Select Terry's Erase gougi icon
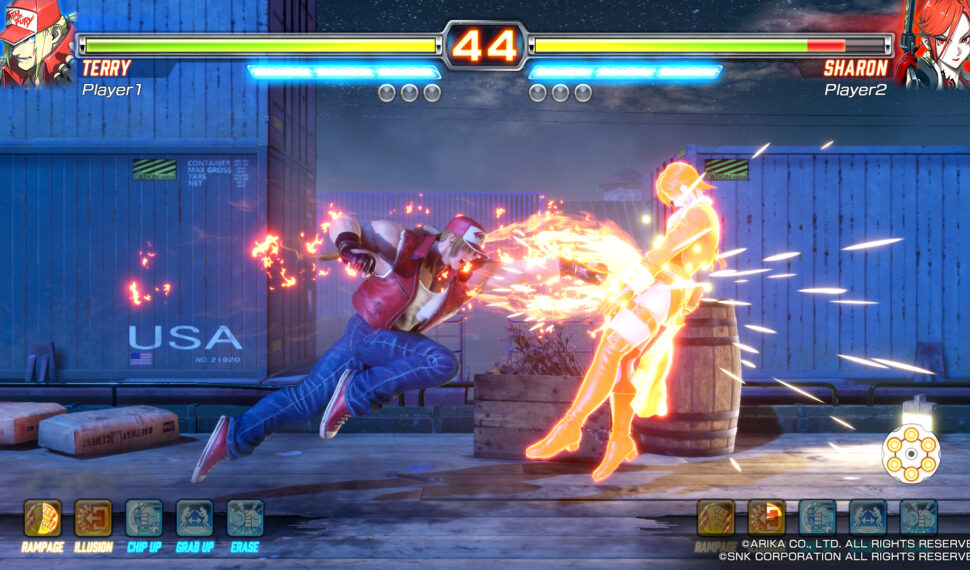The image size is (970, 570). tap(245, 518)
